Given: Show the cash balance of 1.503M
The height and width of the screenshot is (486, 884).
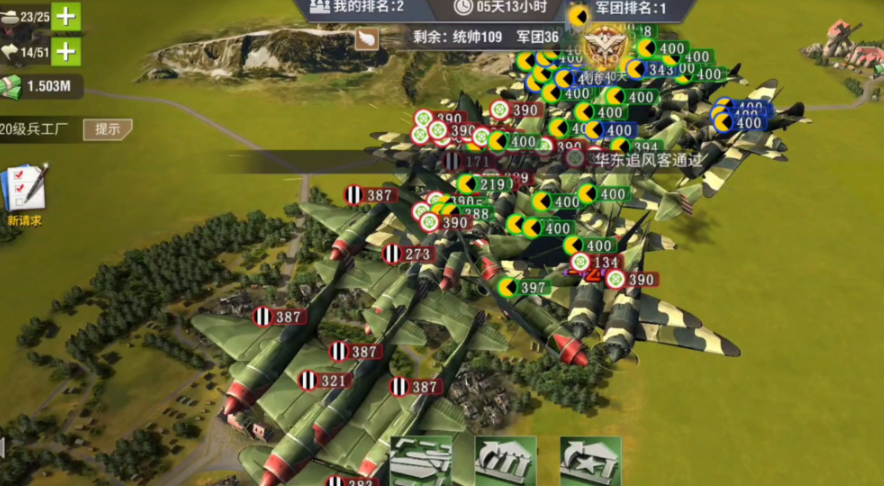Looking at the screenshot, I should point(42,86).
